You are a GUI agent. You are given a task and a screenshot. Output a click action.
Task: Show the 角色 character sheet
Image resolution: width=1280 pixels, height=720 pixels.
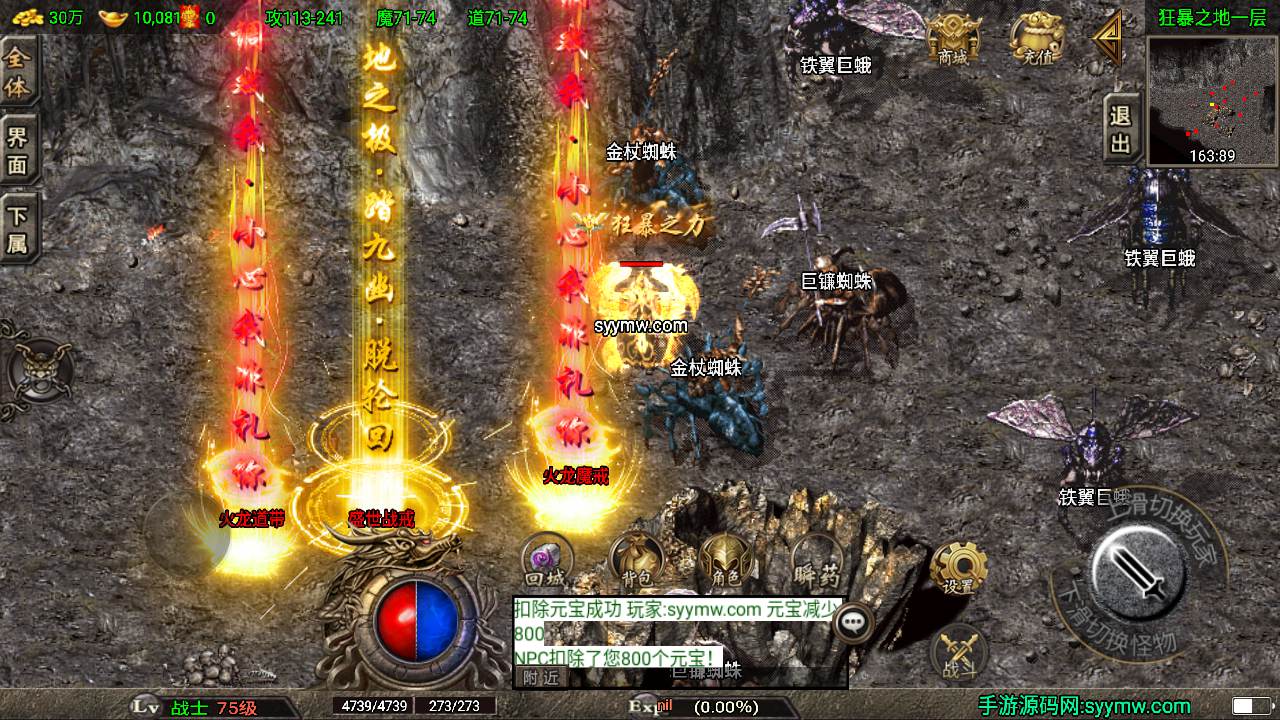coord(726,562)
